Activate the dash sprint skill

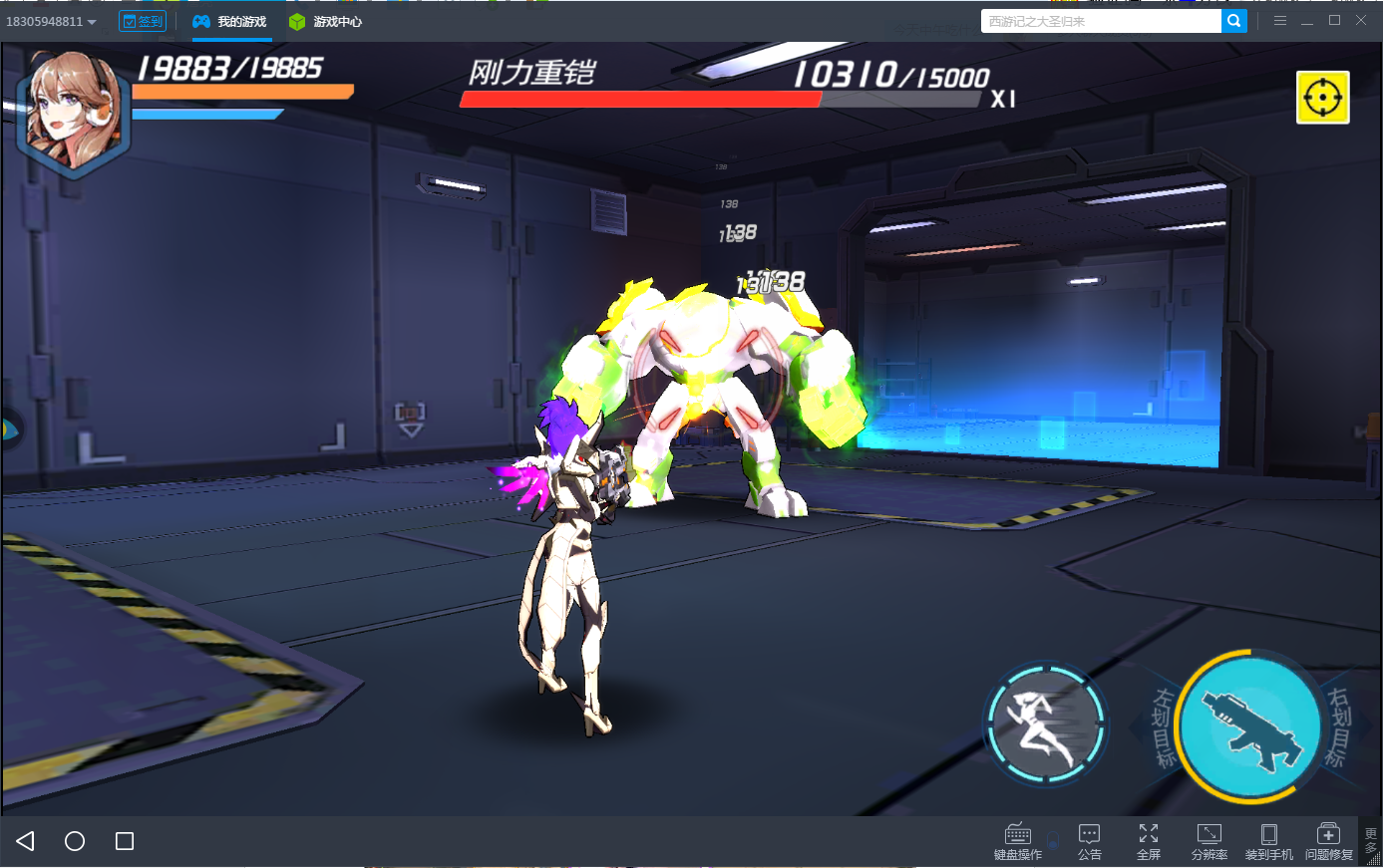coord(1045,726)
